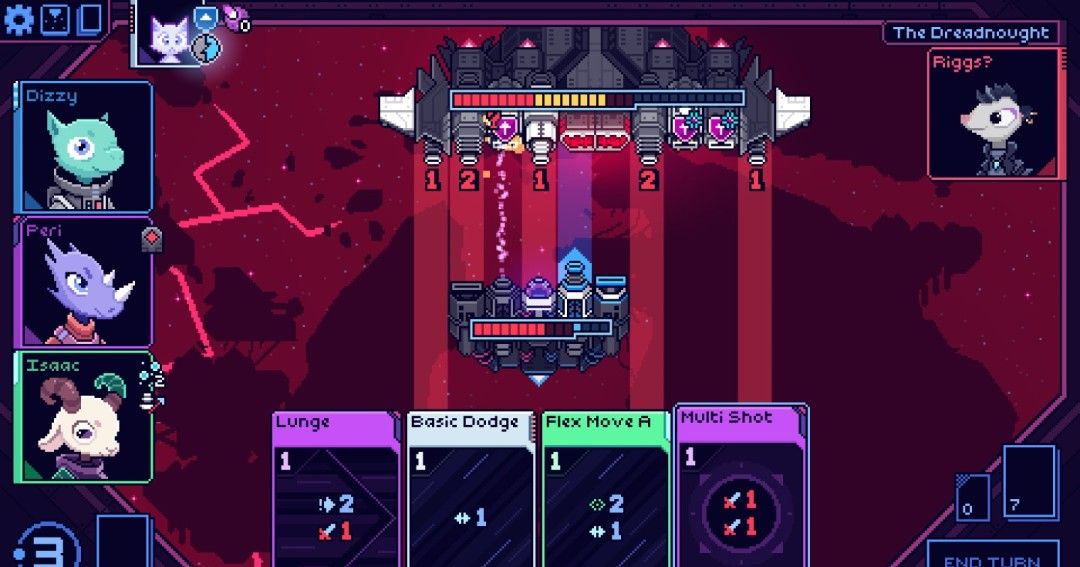This screenshot has height=567, width=1080.
Task: Select Peri's crew portrait
Action: pyautogui.click(x=84, y=283)
